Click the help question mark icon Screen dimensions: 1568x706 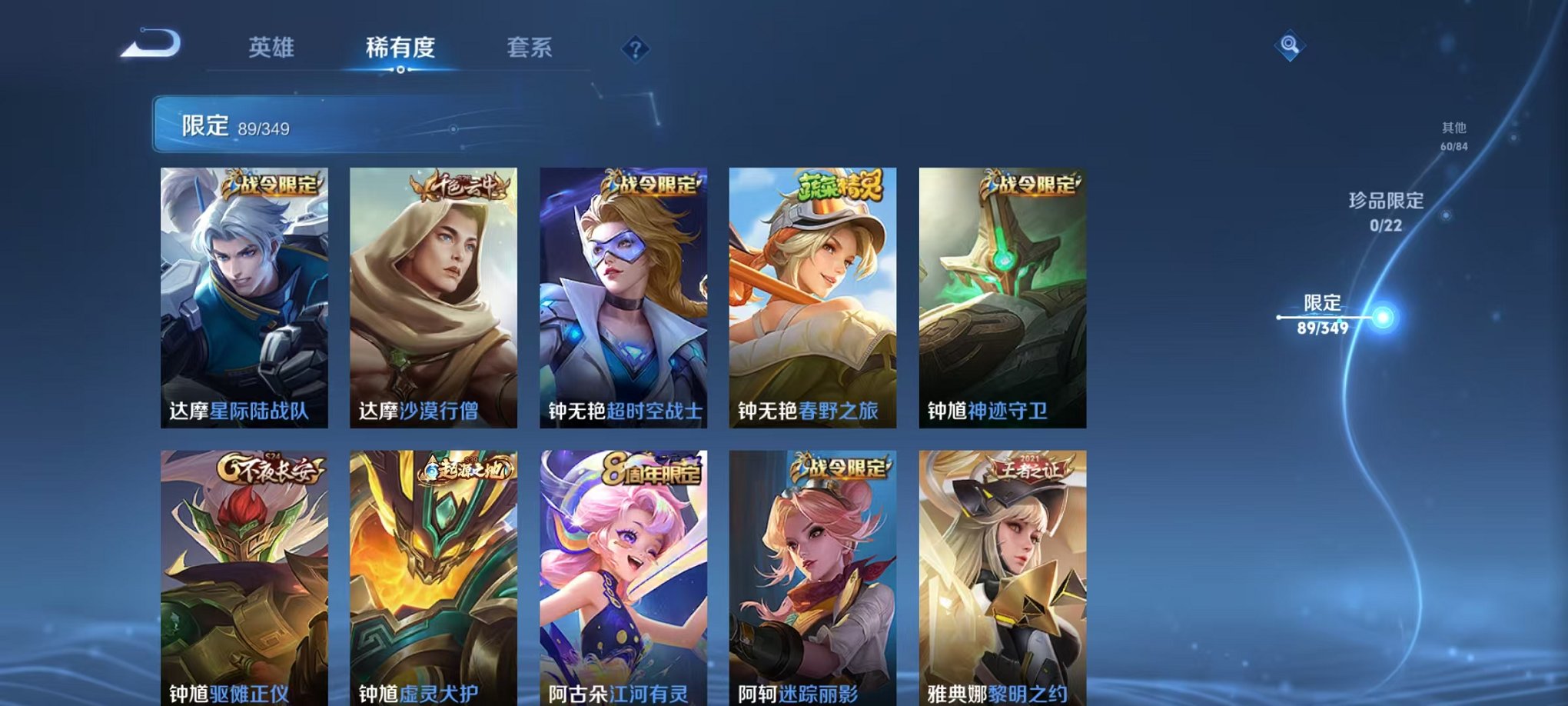click(x=634, y=50)
